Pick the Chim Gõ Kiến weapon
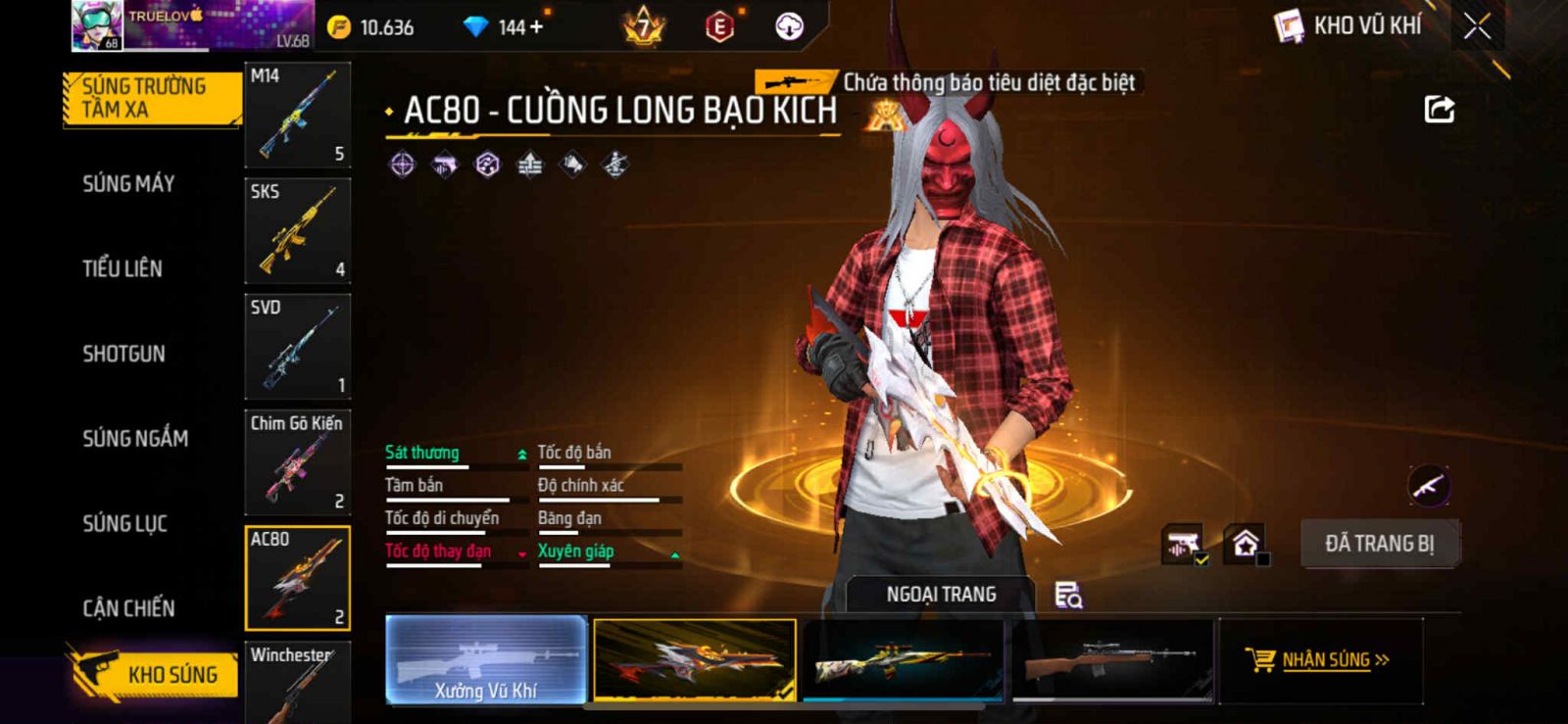 [298, 462]
